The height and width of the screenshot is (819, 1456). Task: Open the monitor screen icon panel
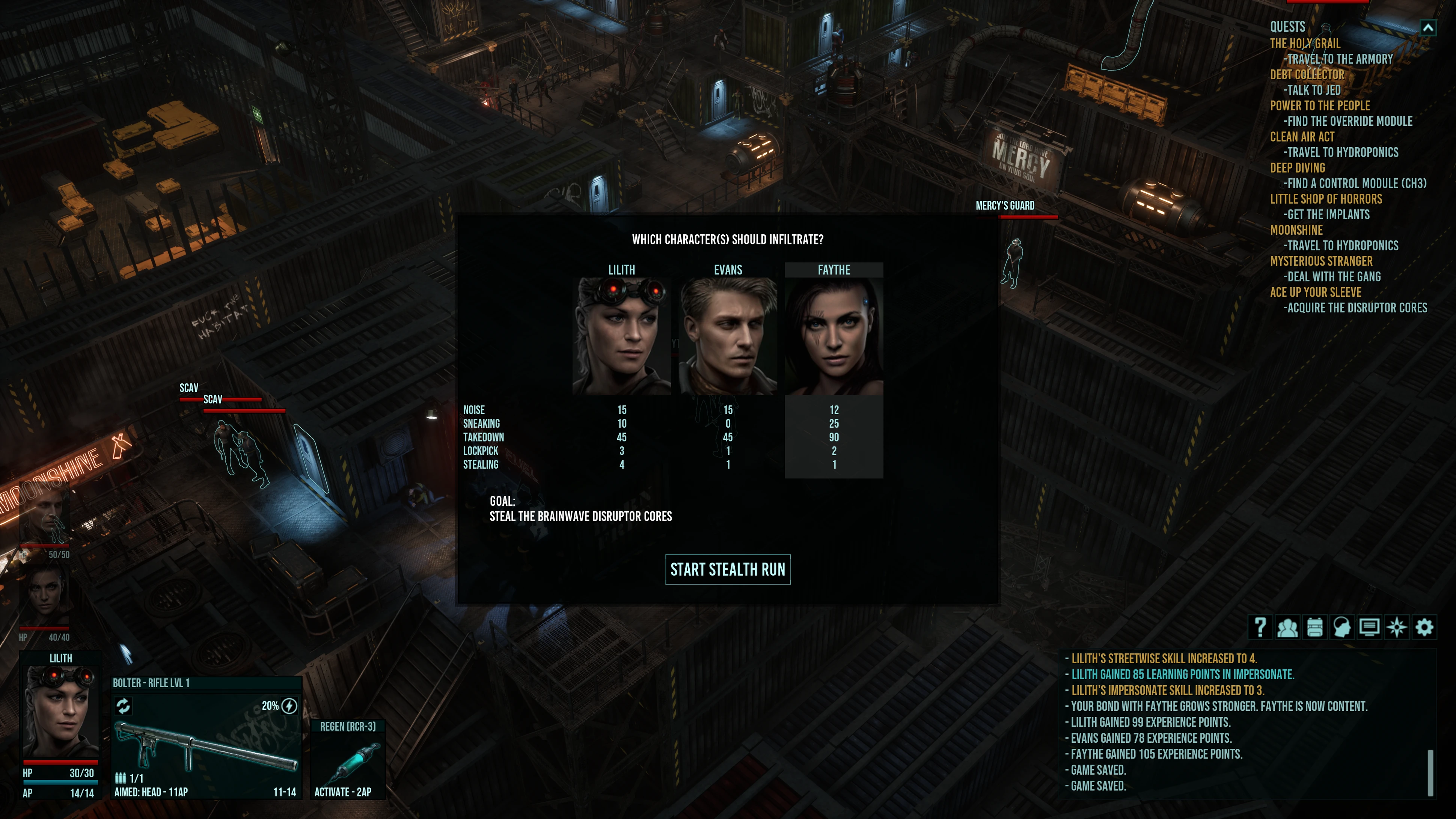(1369, 627)
